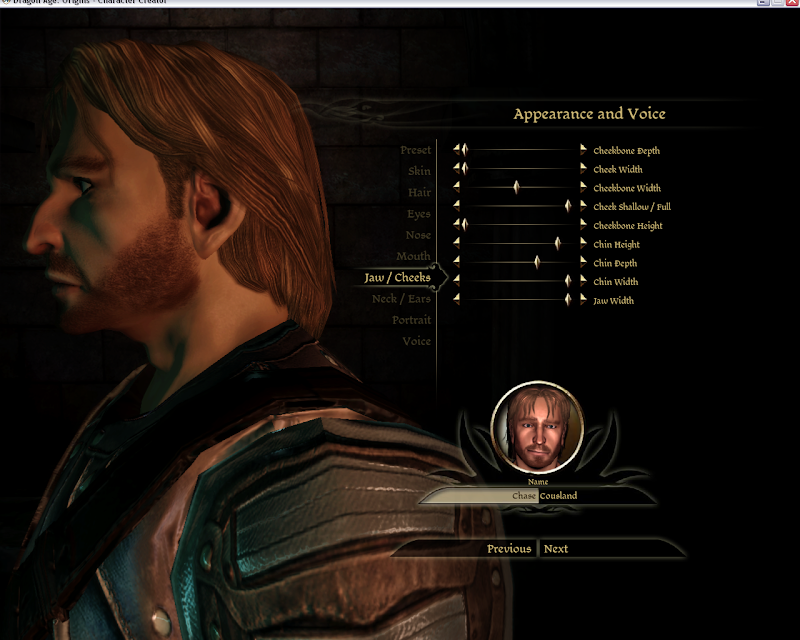Increase Jaw Width with right arrow
Screen dimensions: 800x640
tap(584, 300)
